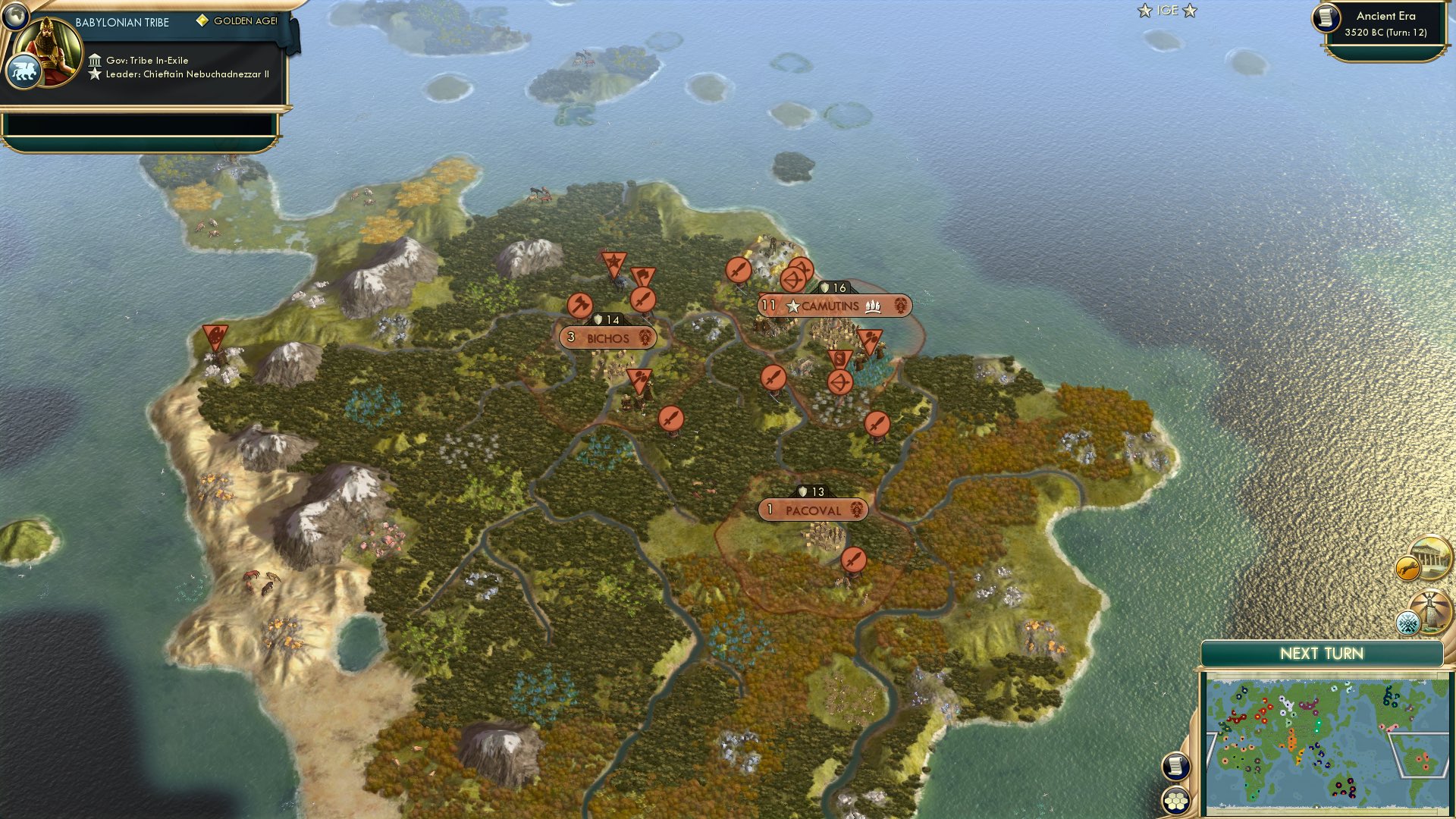Click the notifications scroll icon above the minimap
The width and height of the screenshot is (1456, 819).
point(1176,766)
